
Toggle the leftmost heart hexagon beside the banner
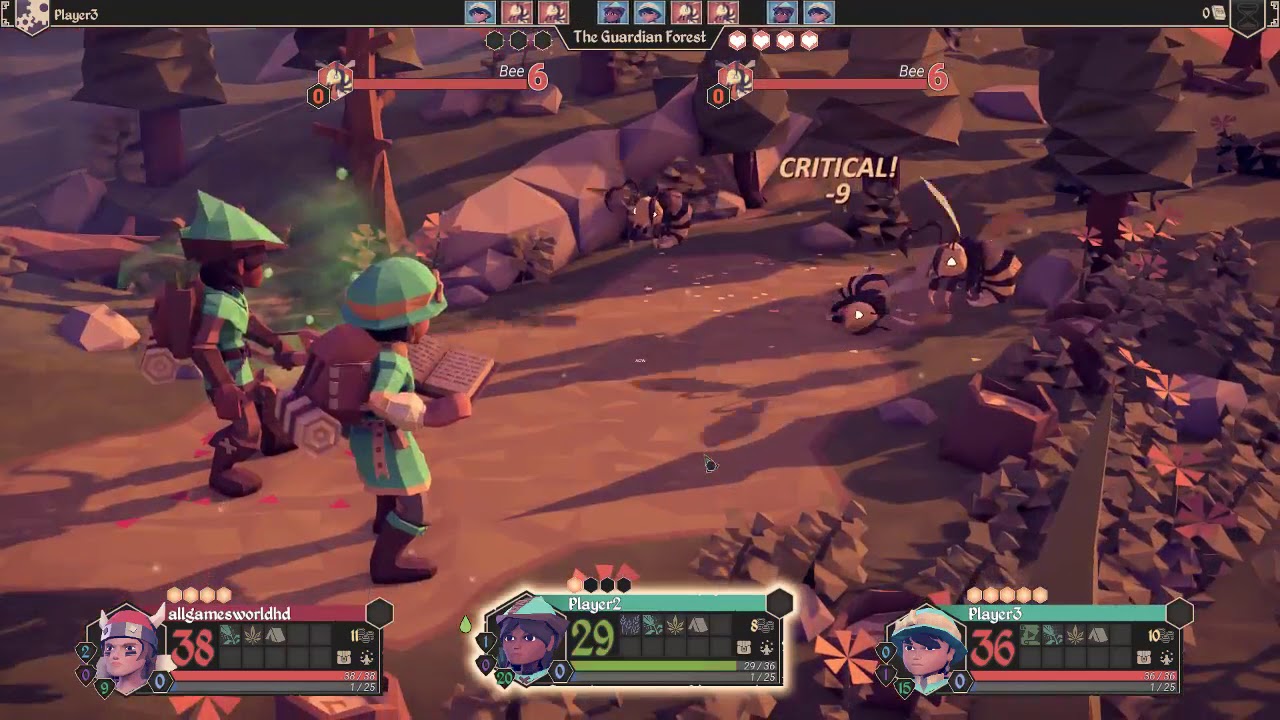(737, 40)
